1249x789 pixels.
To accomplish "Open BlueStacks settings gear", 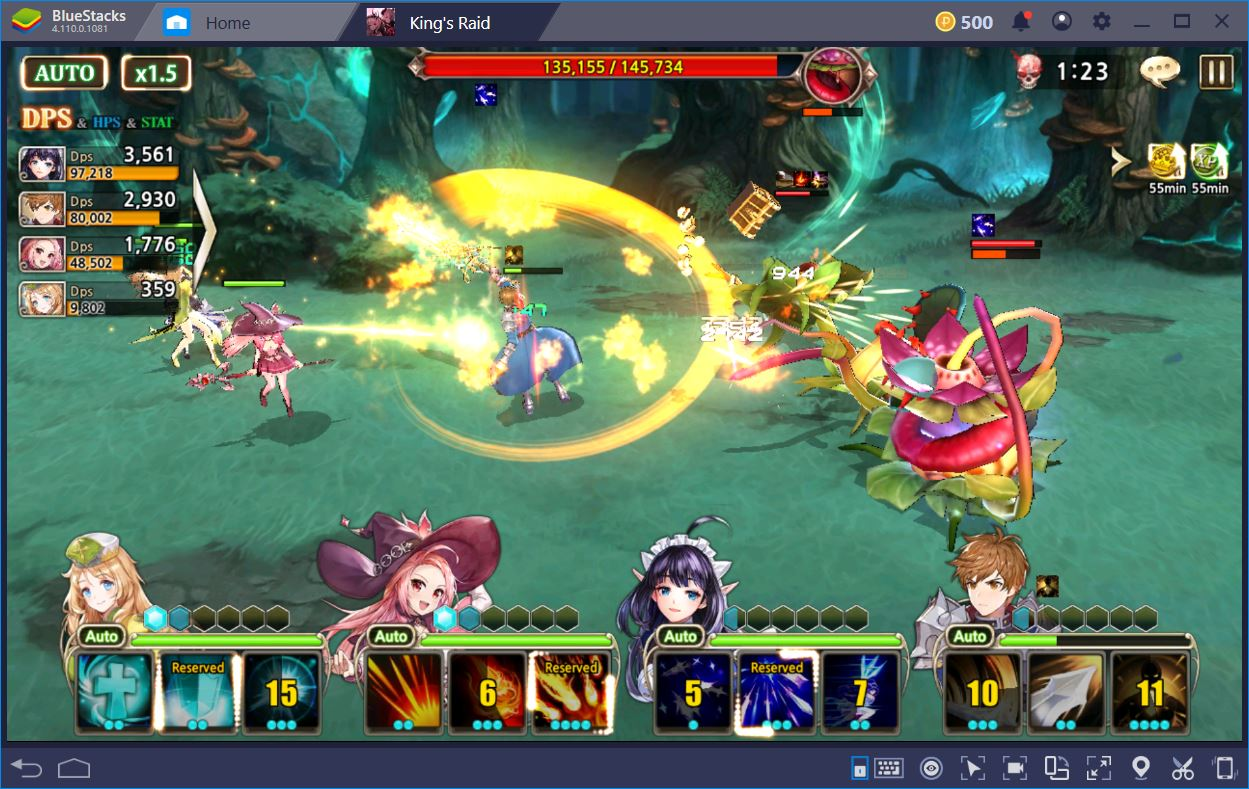I will [x=1102, y=21].
